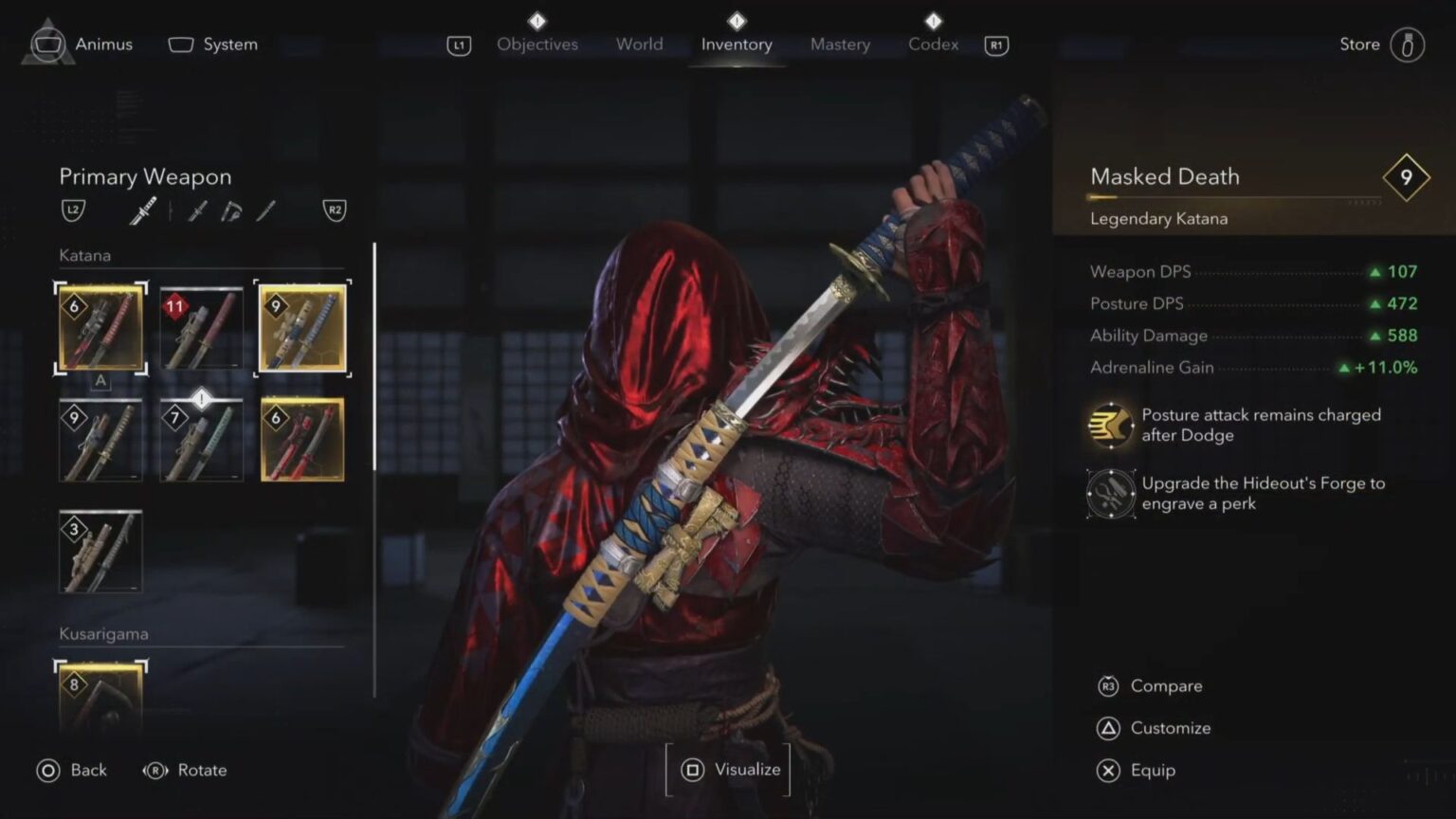1456x819 pixels.
Task: Click the L1 tab navigation control
Action: coord(458,45)
